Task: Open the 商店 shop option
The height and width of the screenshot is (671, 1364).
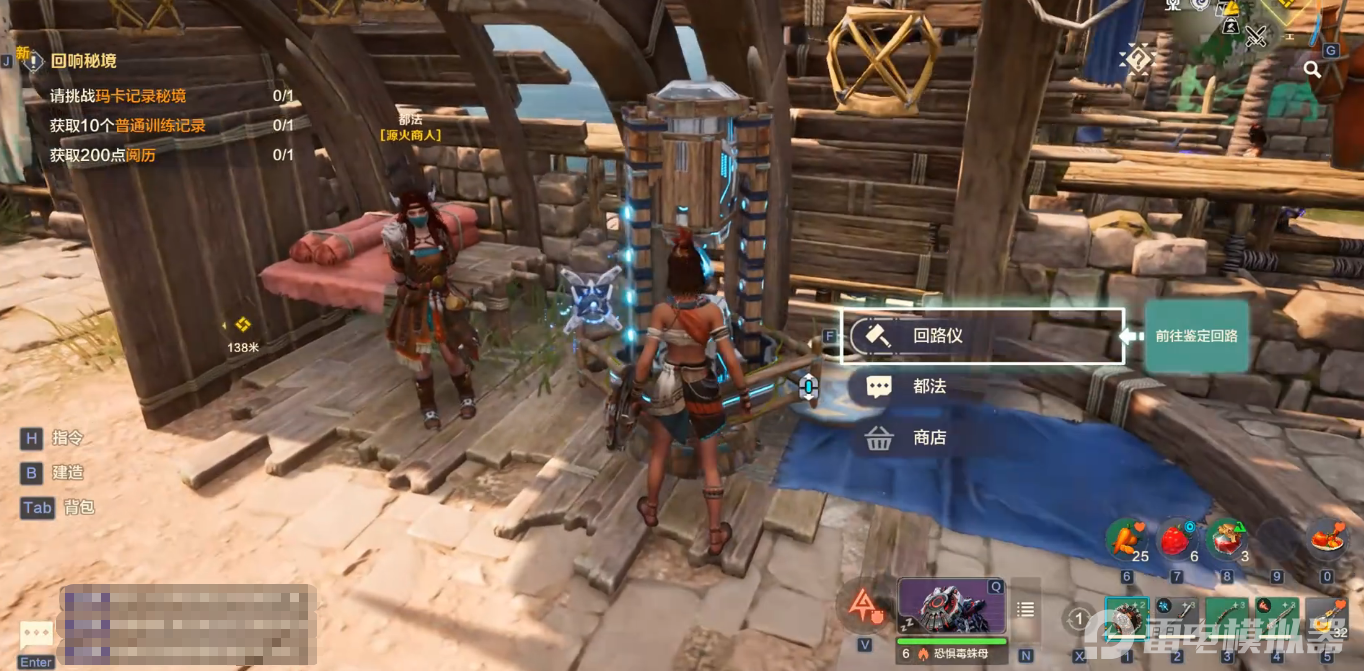Action: 928,438
